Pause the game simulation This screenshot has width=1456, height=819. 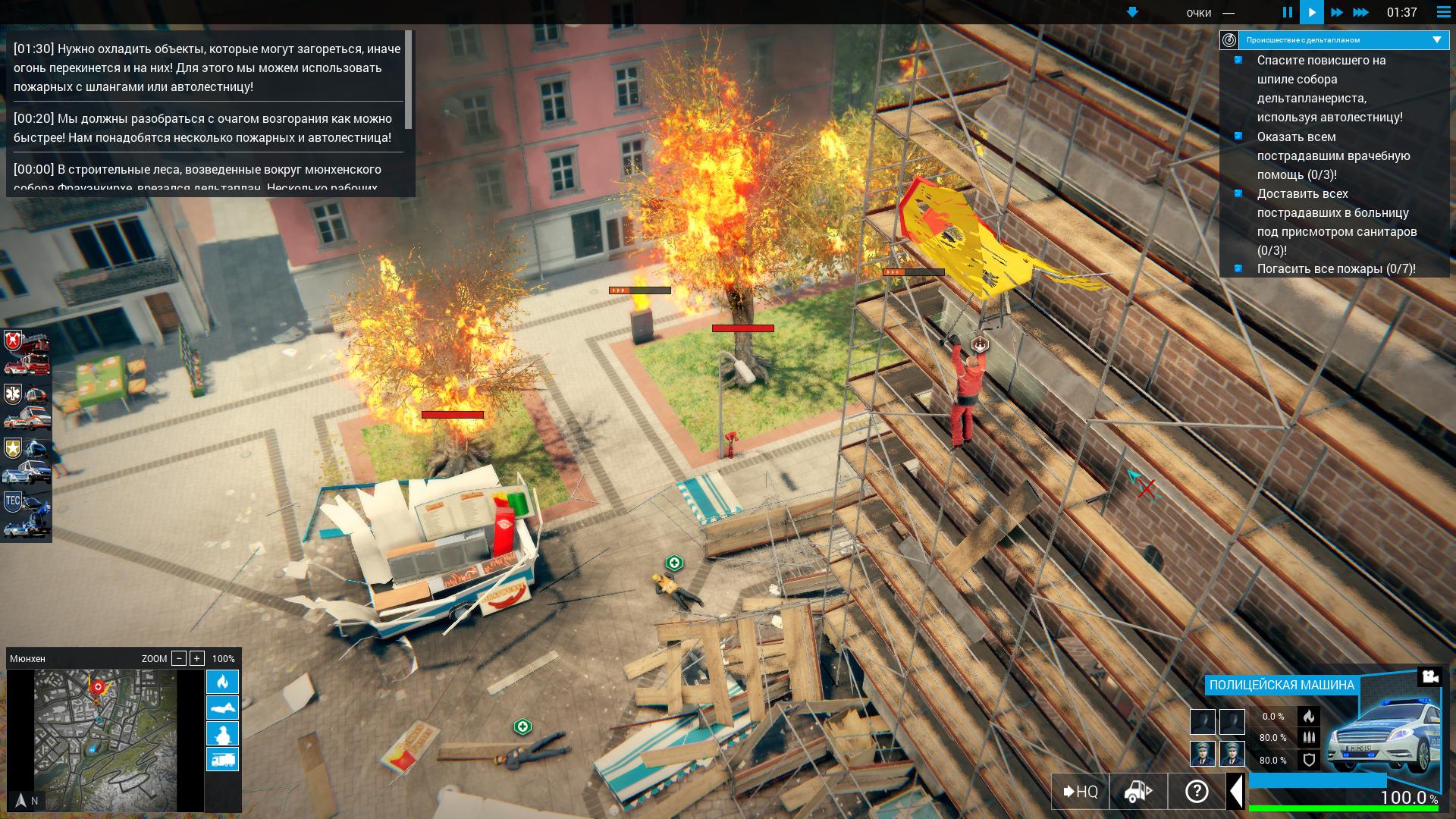point(1287,12)
